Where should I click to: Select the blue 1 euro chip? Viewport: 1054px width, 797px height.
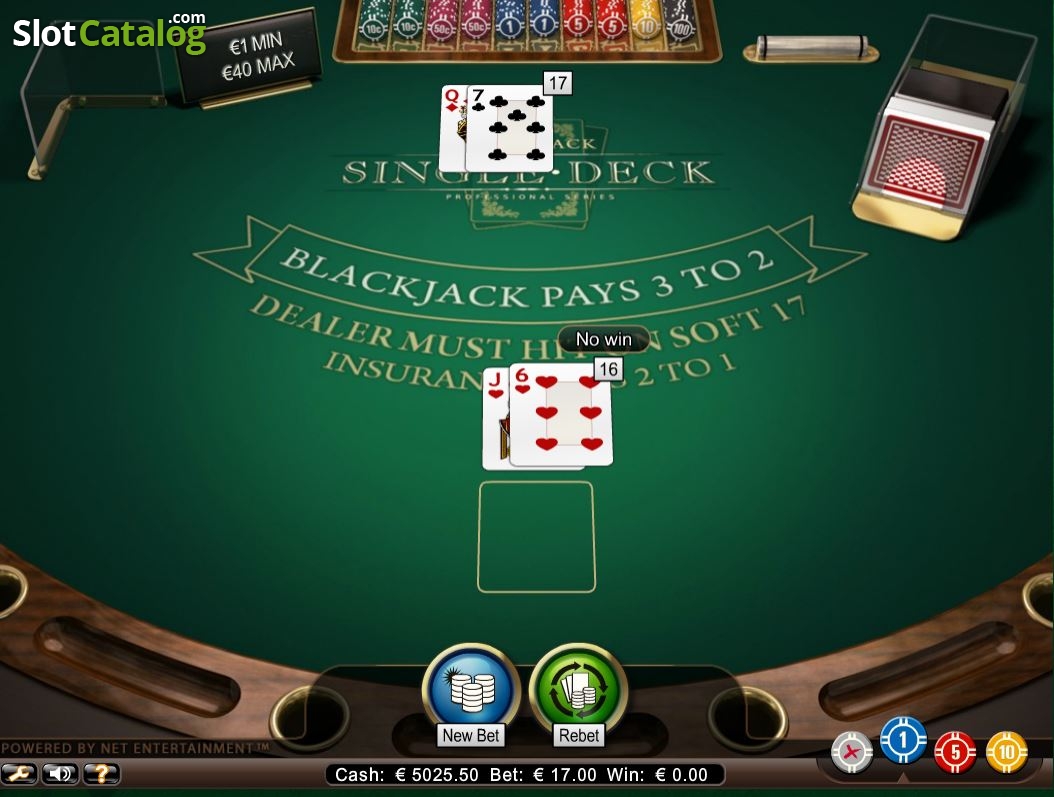(903, 741)
